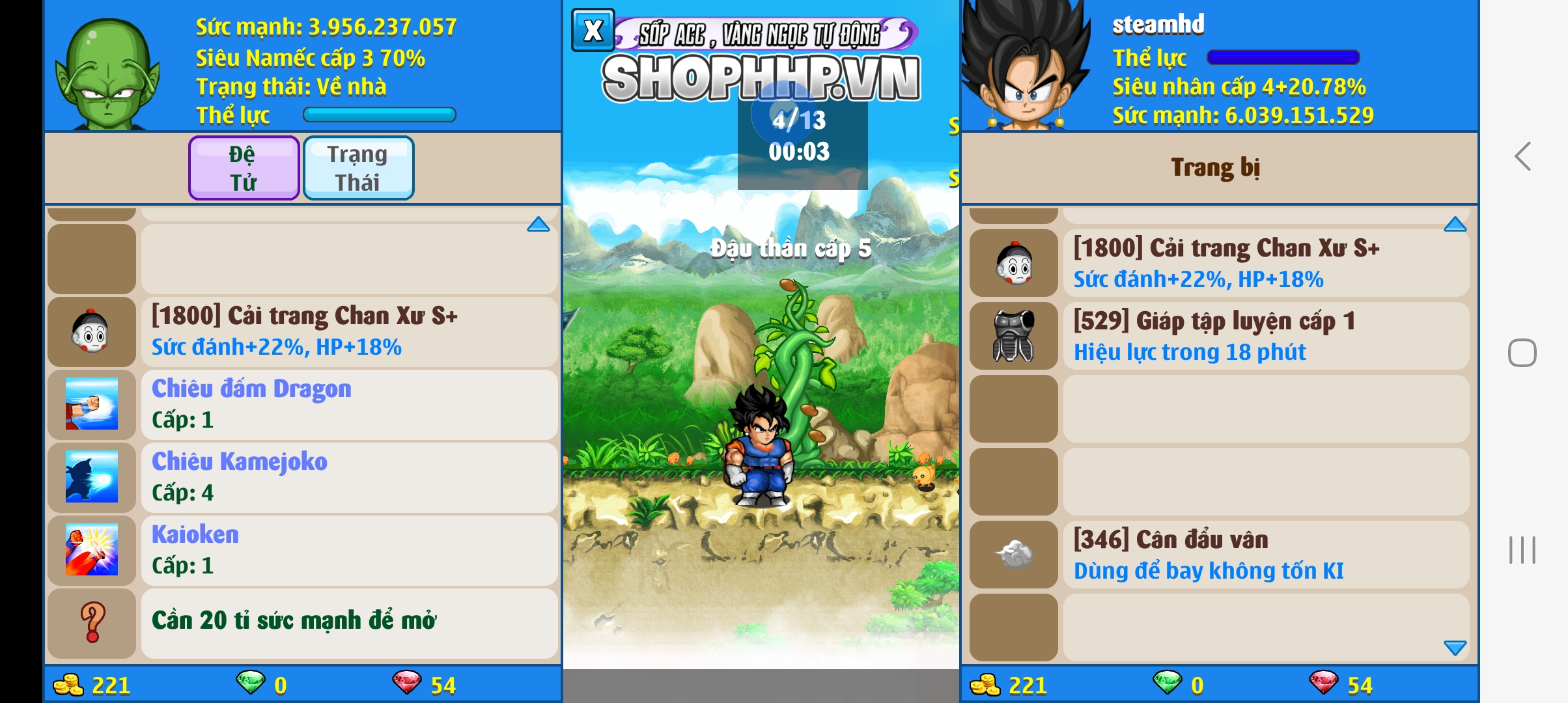
Task: Select the Chiêu đấm Dragon skill icon
Action: [91, 405]
